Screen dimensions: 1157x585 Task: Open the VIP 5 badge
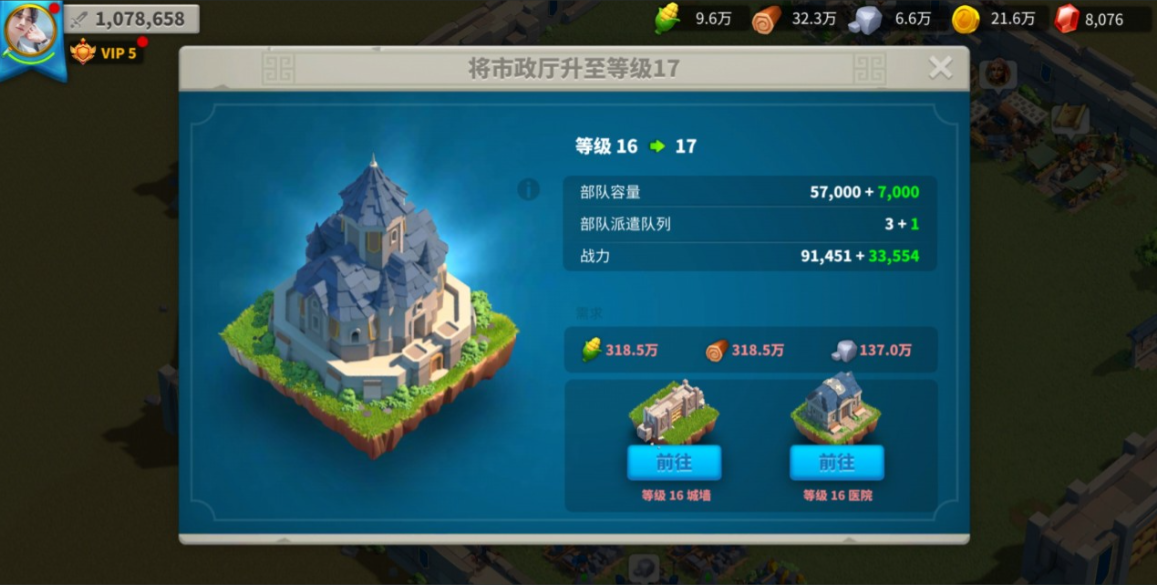pos(104,52)
